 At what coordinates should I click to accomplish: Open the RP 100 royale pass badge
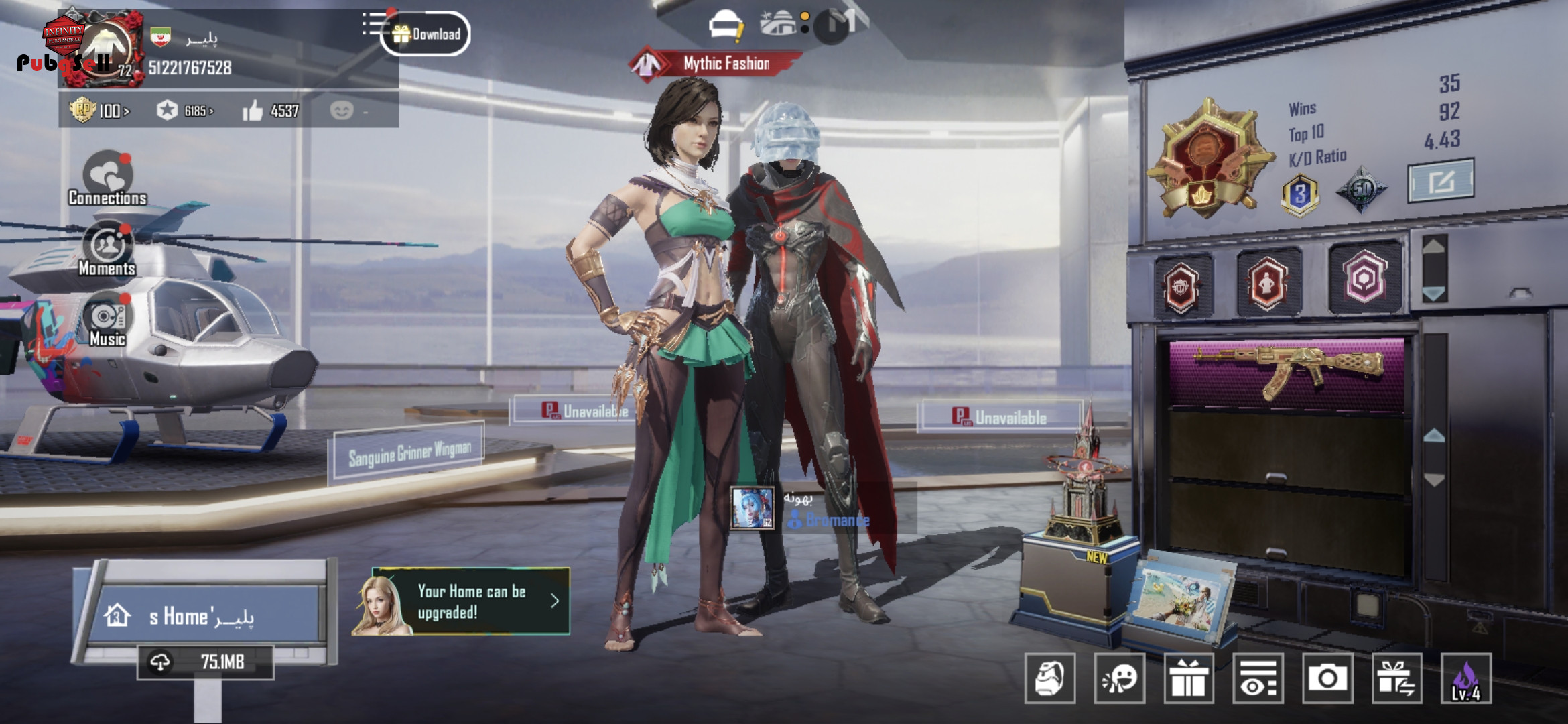click(99, 110)
